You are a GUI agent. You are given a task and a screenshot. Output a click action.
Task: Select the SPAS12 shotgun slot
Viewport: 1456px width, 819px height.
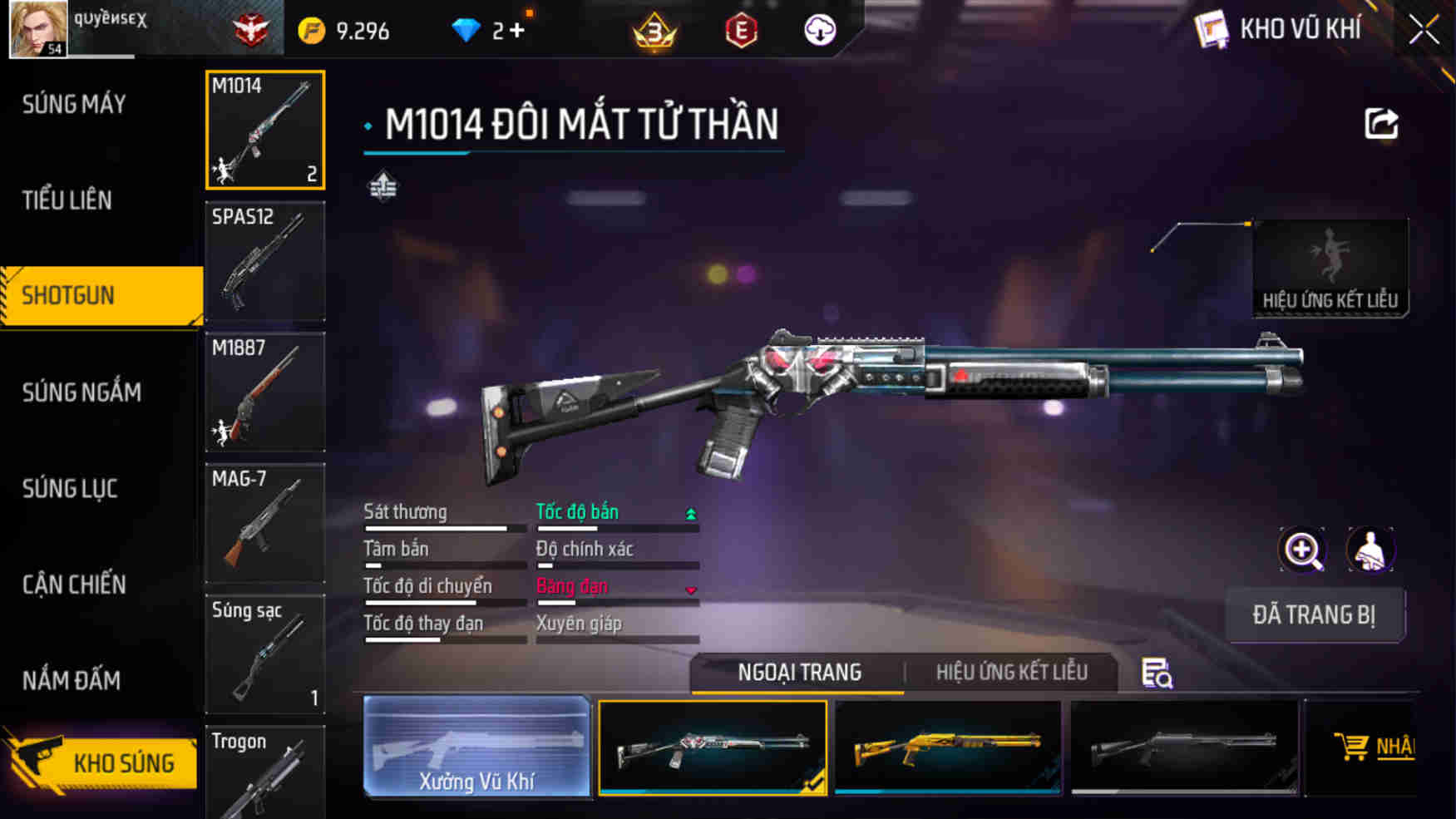point(265,261)
